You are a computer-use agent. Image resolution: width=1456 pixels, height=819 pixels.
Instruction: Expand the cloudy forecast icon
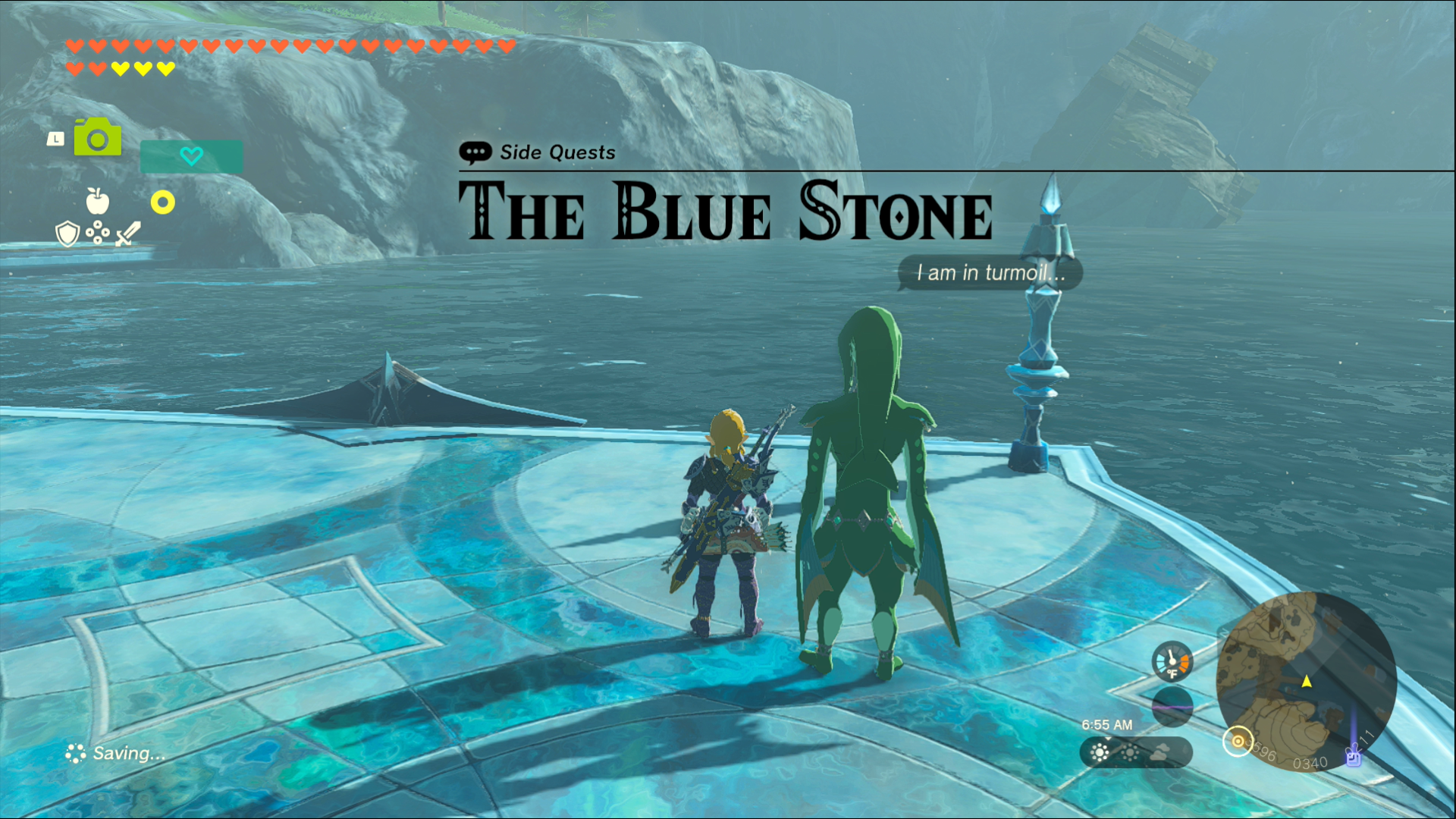(x=1159, y=753)
